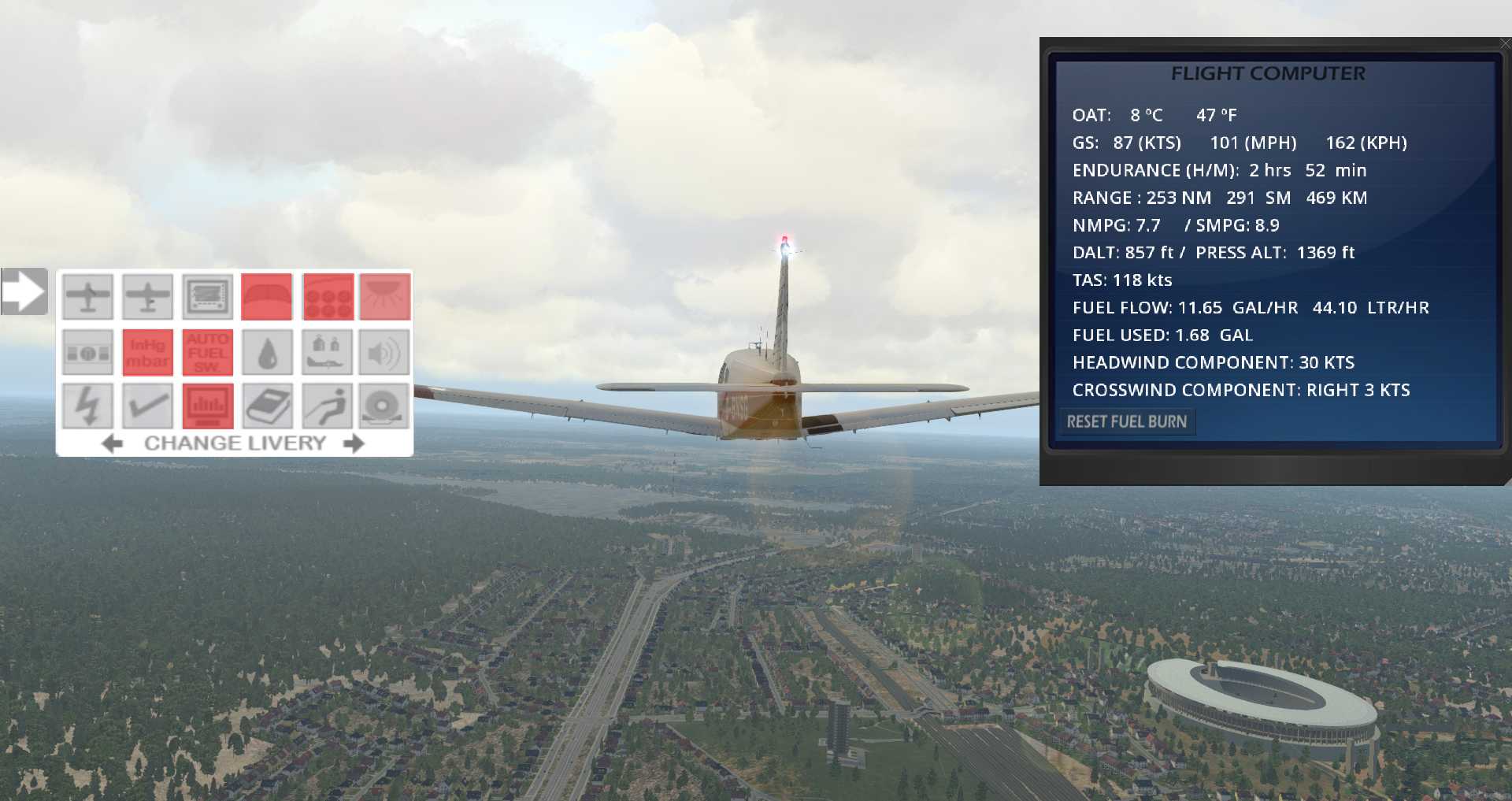Open the radio stack info icon
This screenshot has height=801, width=1512.
click(87, 352)
